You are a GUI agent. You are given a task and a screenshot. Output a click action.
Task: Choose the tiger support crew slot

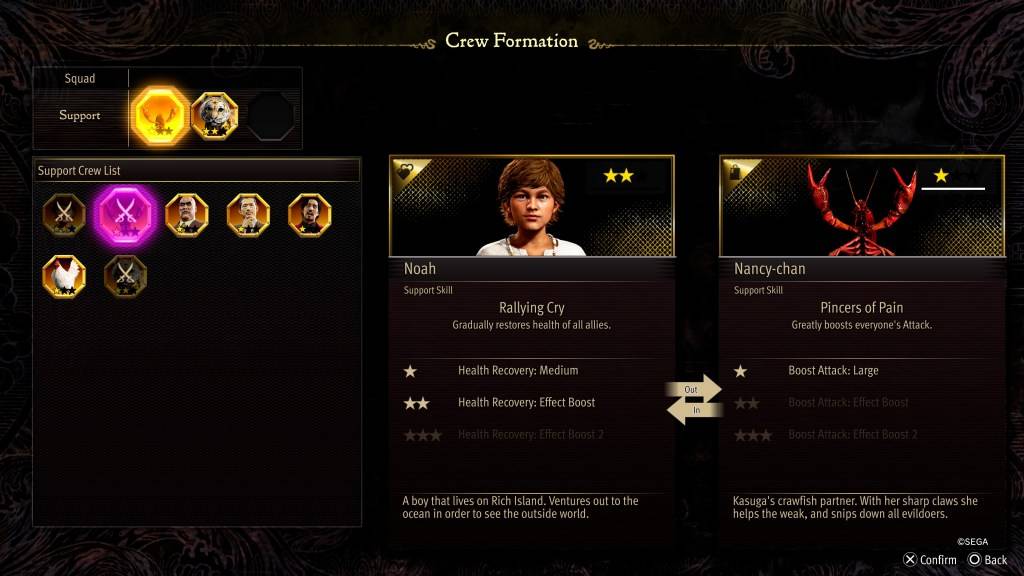pos(214,116)
